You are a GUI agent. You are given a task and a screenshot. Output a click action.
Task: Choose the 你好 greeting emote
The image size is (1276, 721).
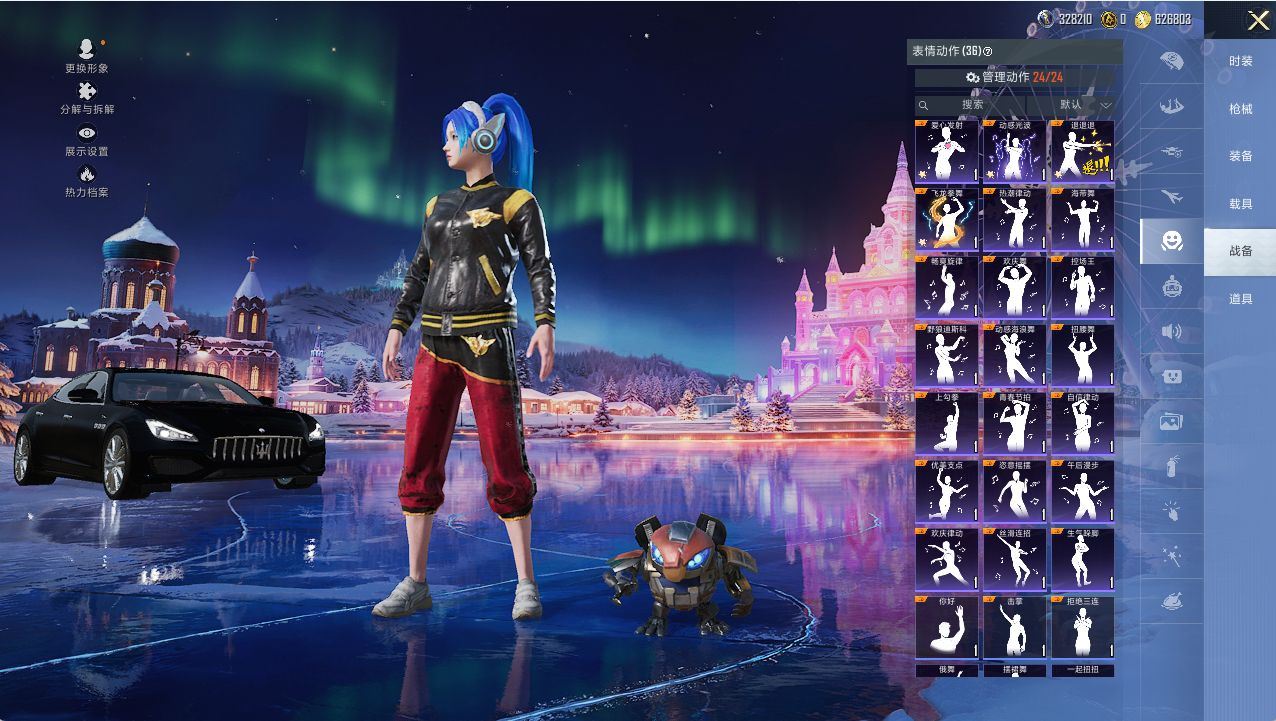(x=946, y=627)
